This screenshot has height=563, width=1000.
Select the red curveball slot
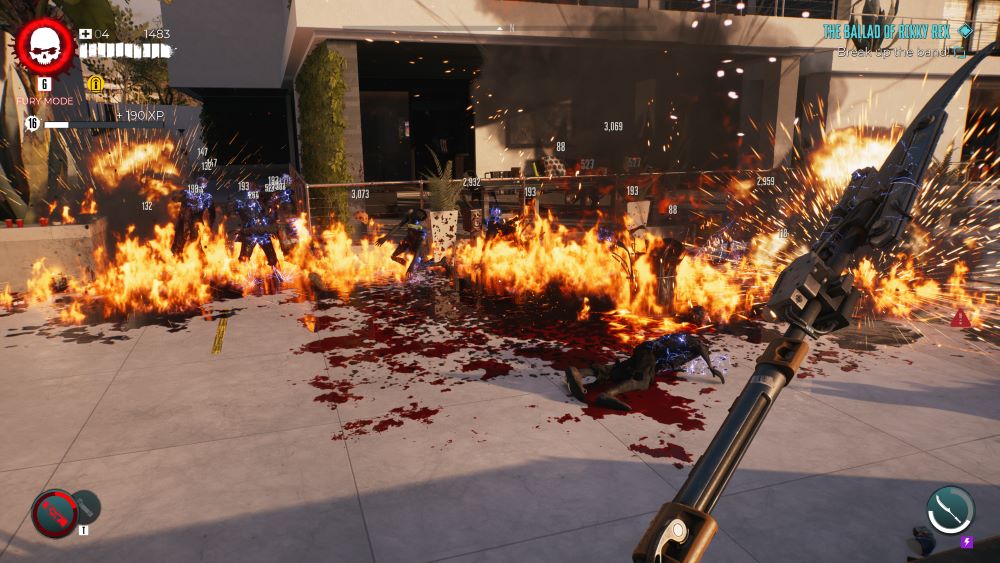coord(54,512)
